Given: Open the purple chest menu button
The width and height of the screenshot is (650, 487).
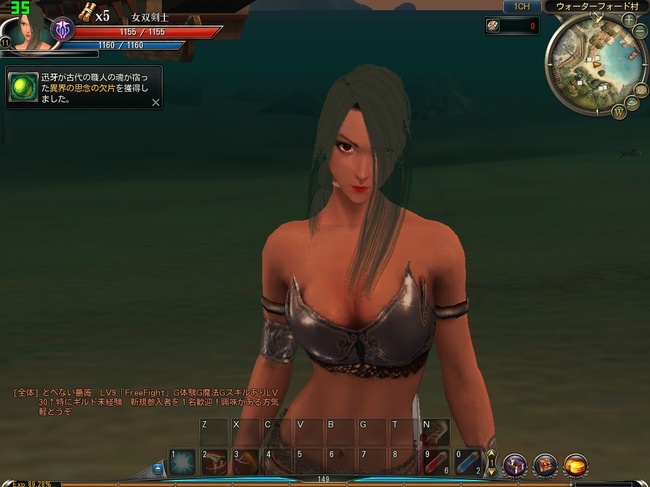Looking at the screenshot, I should point(515,465).
